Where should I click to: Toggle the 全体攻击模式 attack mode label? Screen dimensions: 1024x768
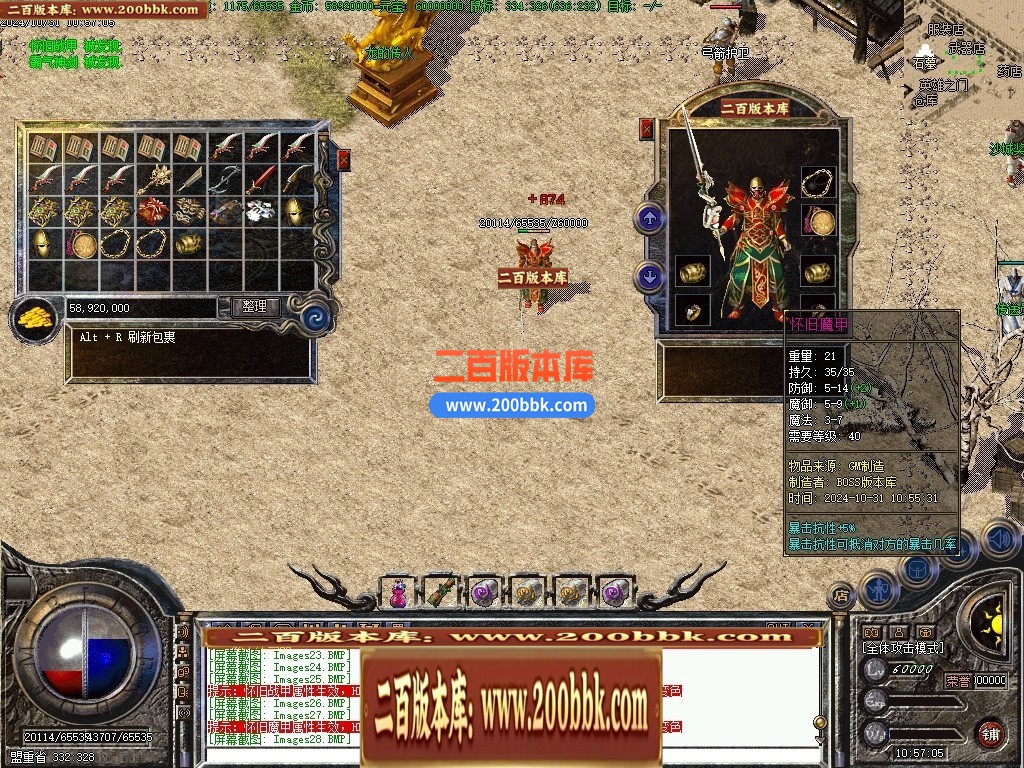coord(903,648)
